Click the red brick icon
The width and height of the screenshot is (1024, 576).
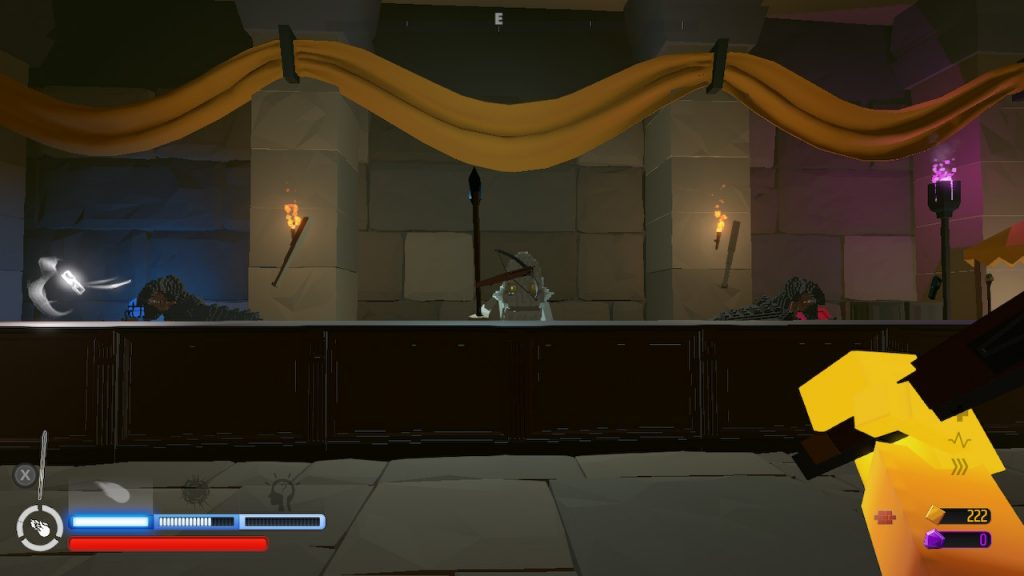[885, 517]
